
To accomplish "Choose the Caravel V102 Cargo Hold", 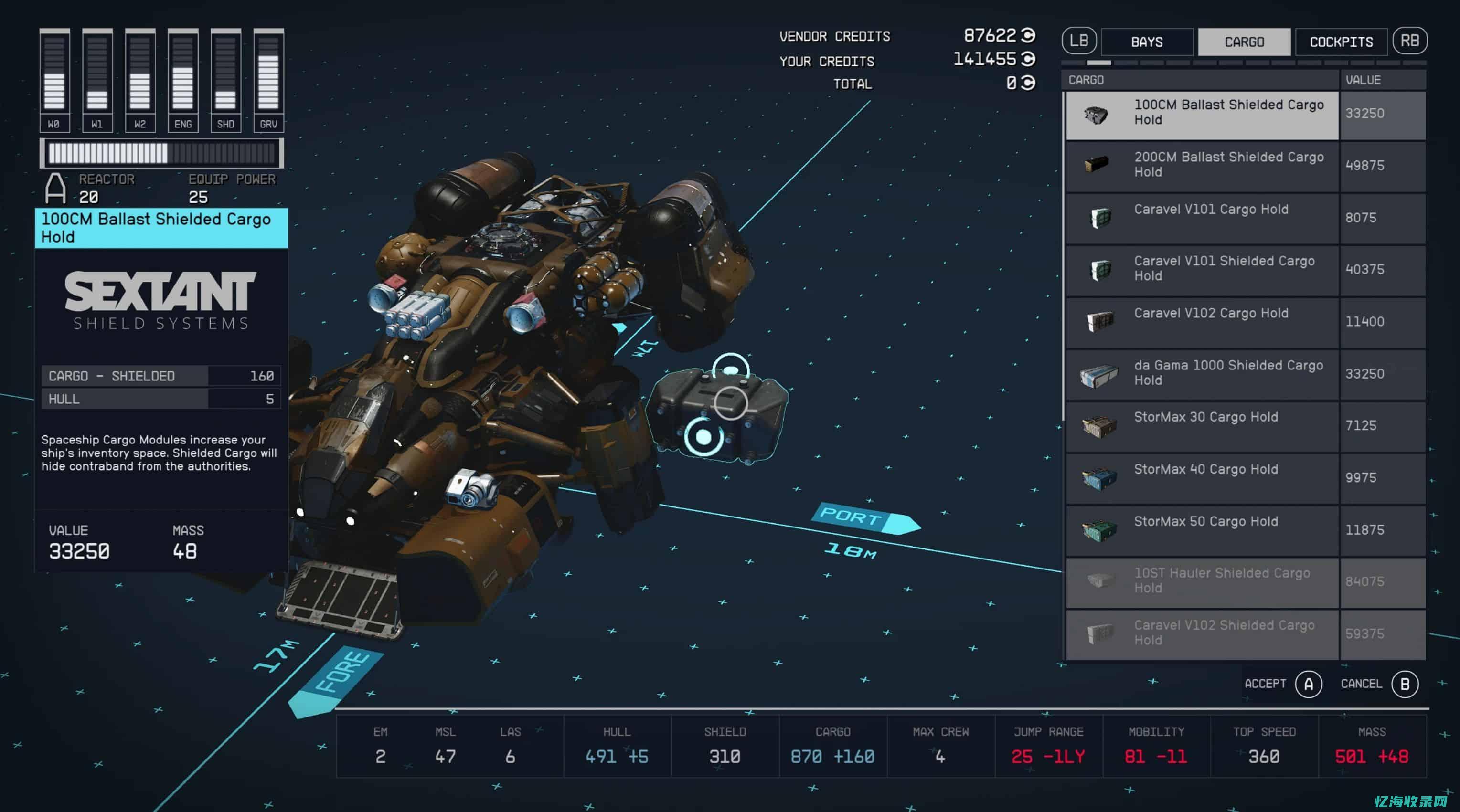I will coord(1202,321).
